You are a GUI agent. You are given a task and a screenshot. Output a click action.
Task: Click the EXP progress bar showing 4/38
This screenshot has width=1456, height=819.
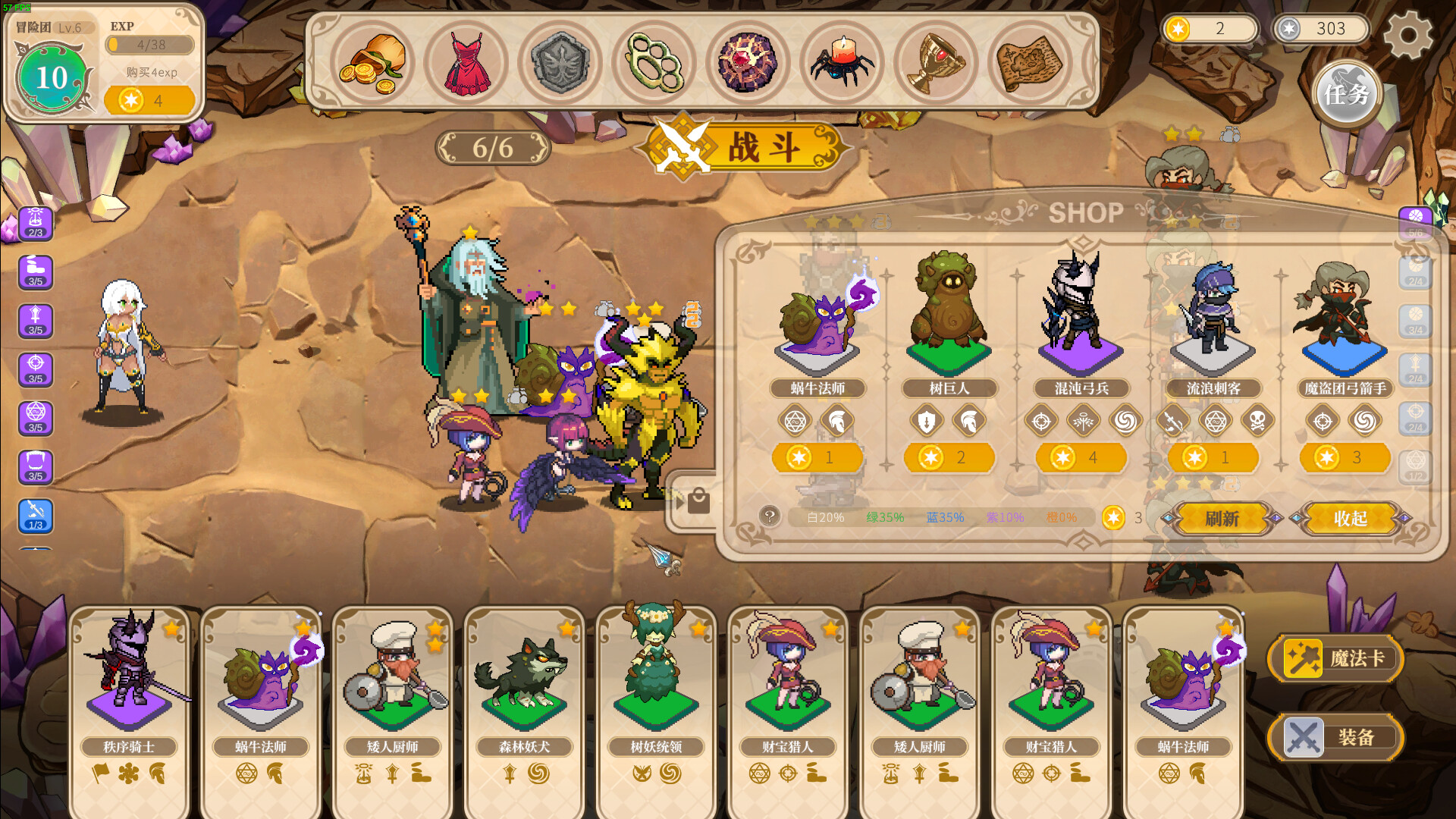150,45
